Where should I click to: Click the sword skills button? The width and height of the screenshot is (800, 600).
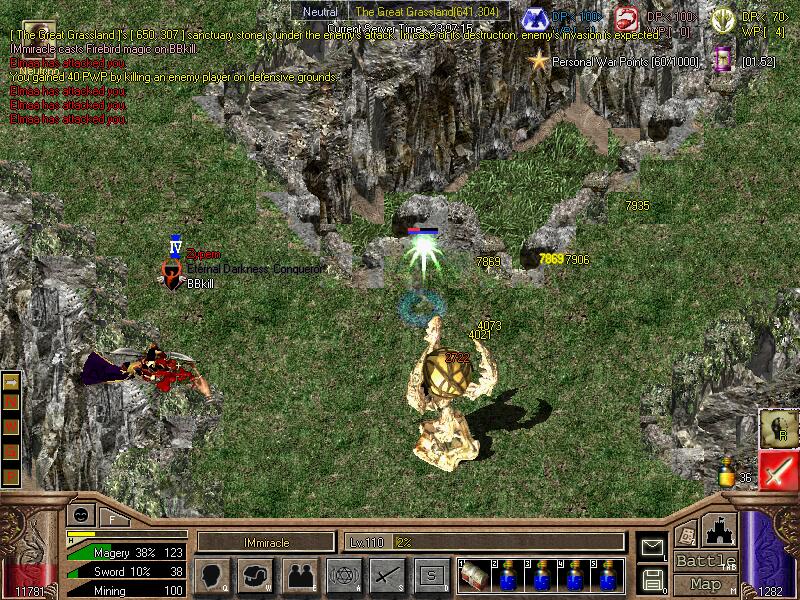pos(386,575)
